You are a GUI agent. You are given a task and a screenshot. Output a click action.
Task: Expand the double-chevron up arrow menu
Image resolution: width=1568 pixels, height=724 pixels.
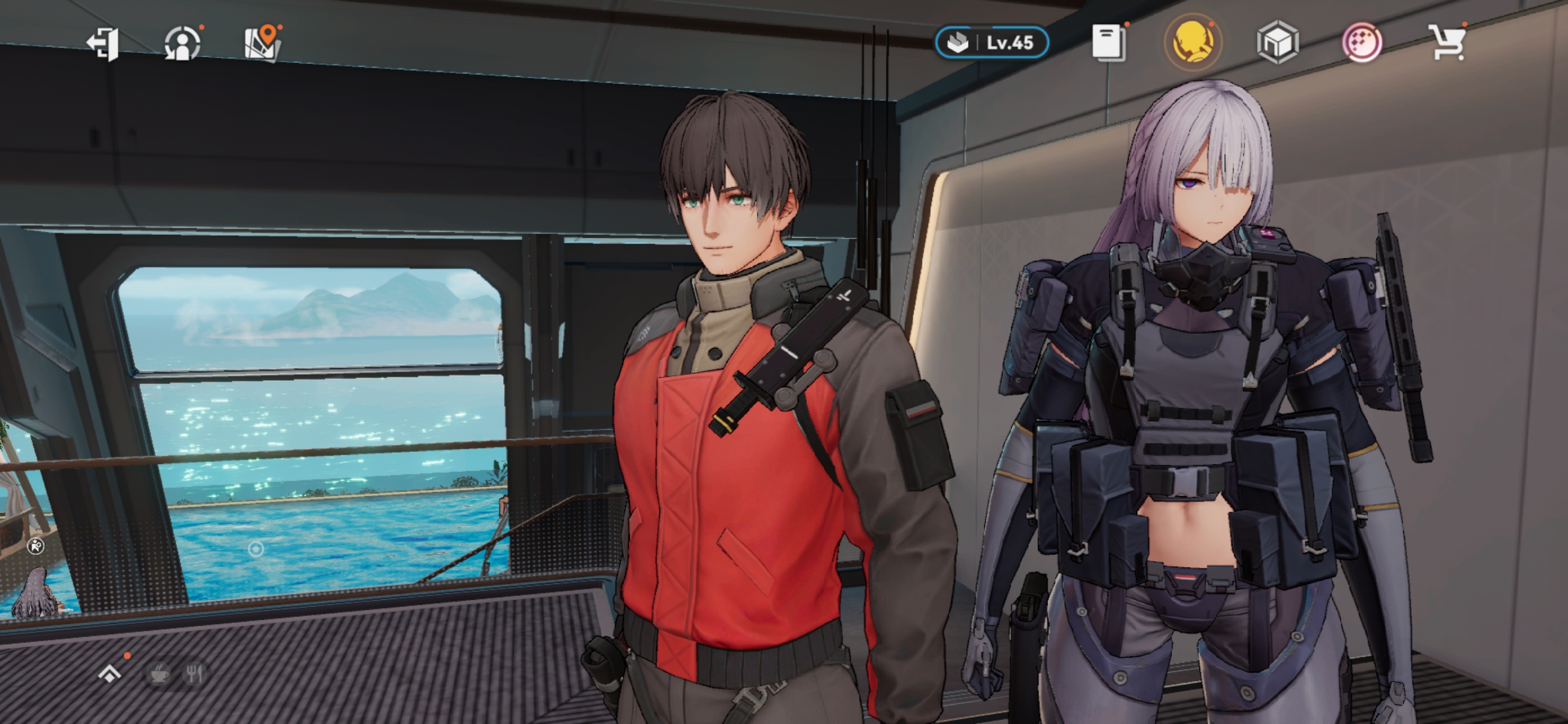[x=110, y=673]
